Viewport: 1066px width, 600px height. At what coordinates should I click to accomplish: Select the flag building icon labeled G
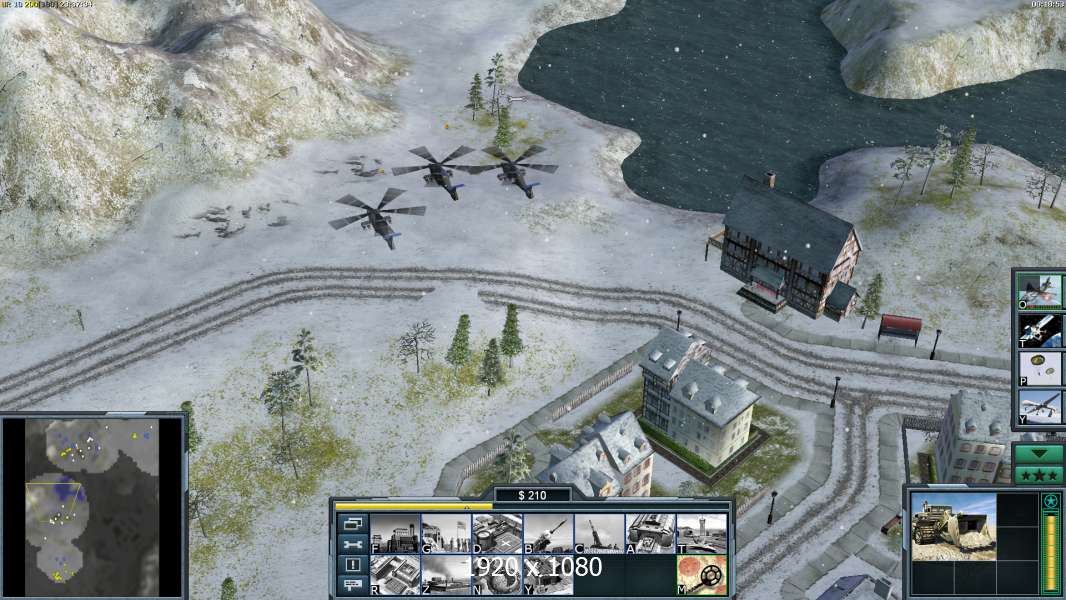[x=446, y=534]
